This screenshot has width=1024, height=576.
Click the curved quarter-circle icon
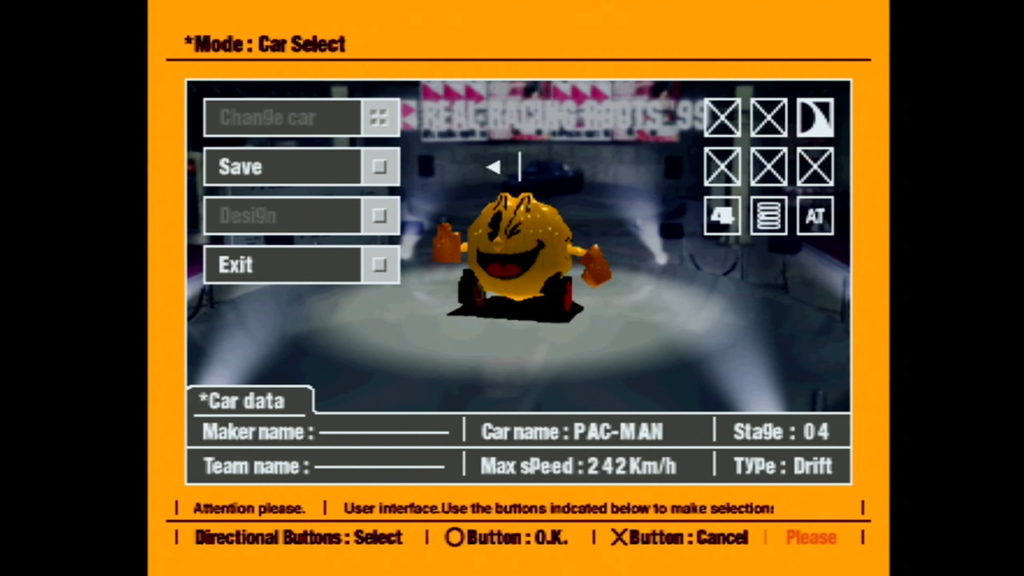coord(815,118)
